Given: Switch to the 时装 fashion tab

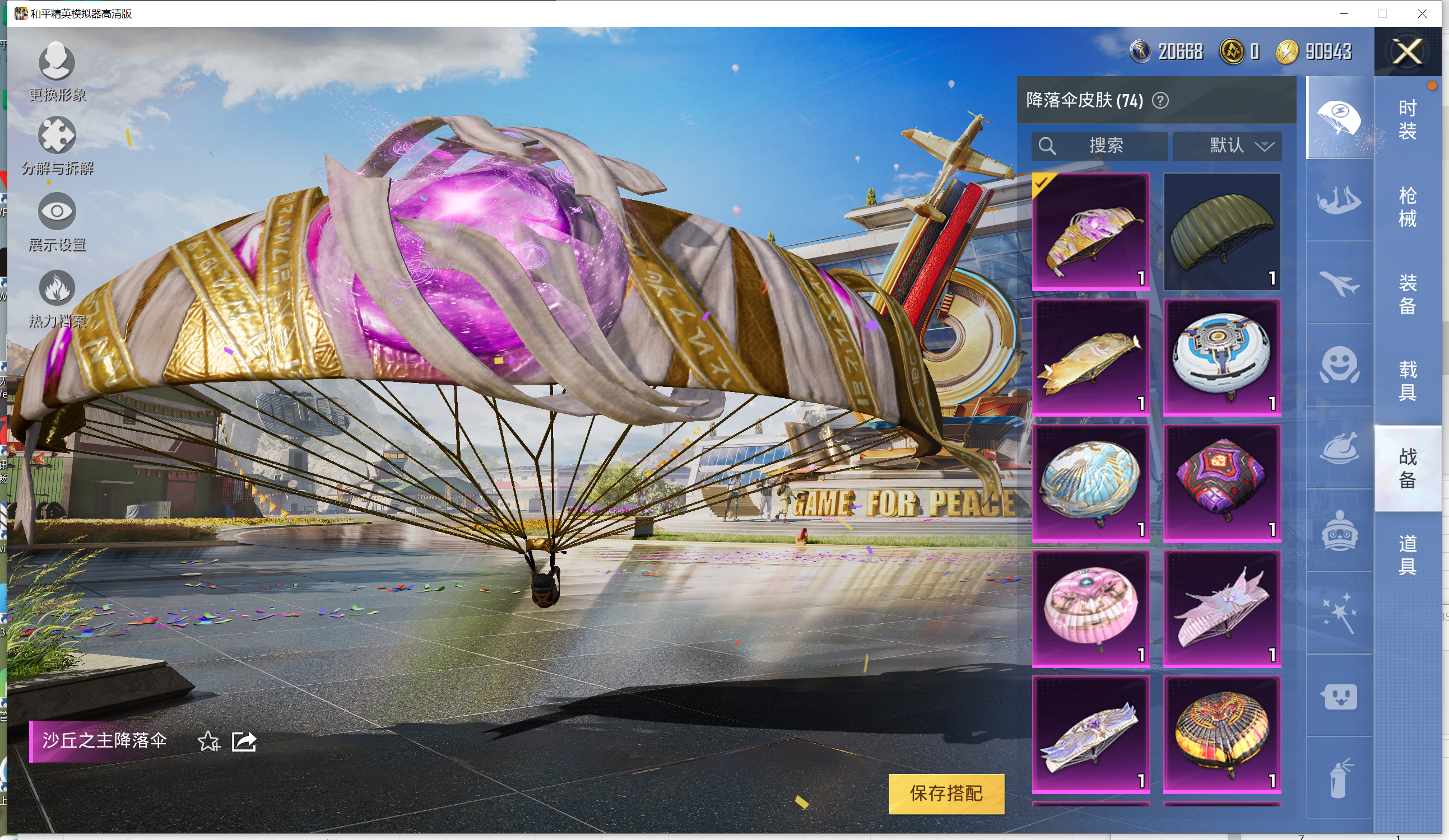Looking at the screenshot, I should coord(1406,119).
